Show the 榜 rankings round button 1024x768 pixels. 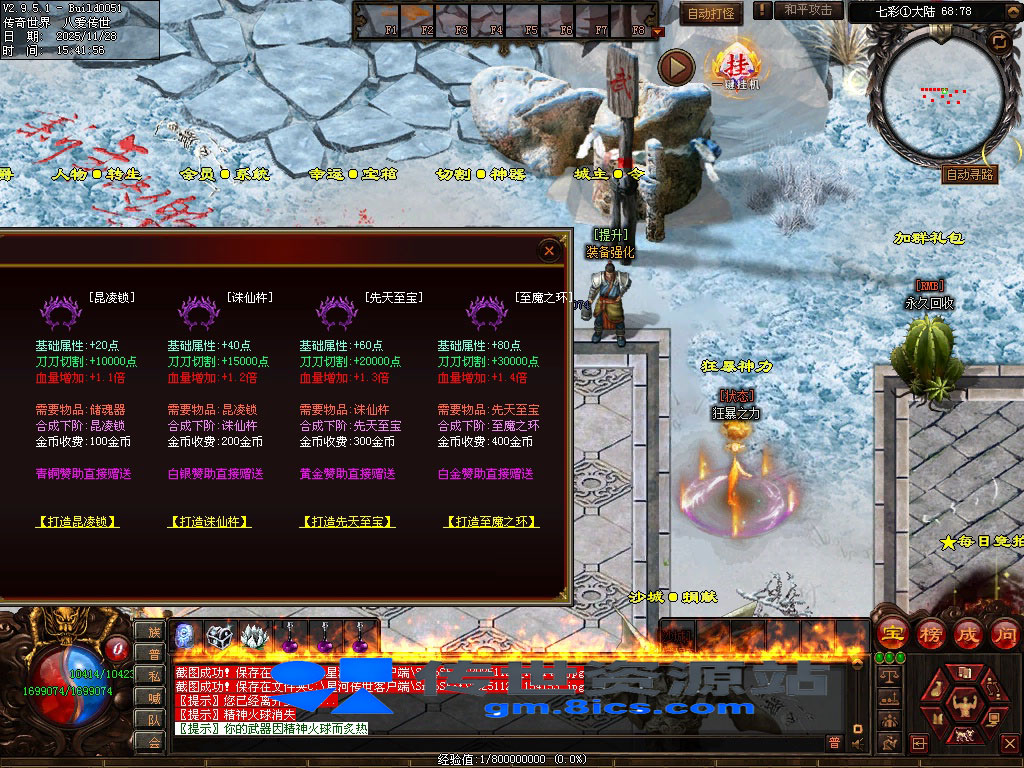pyautogui.click(x=930, y=633)
